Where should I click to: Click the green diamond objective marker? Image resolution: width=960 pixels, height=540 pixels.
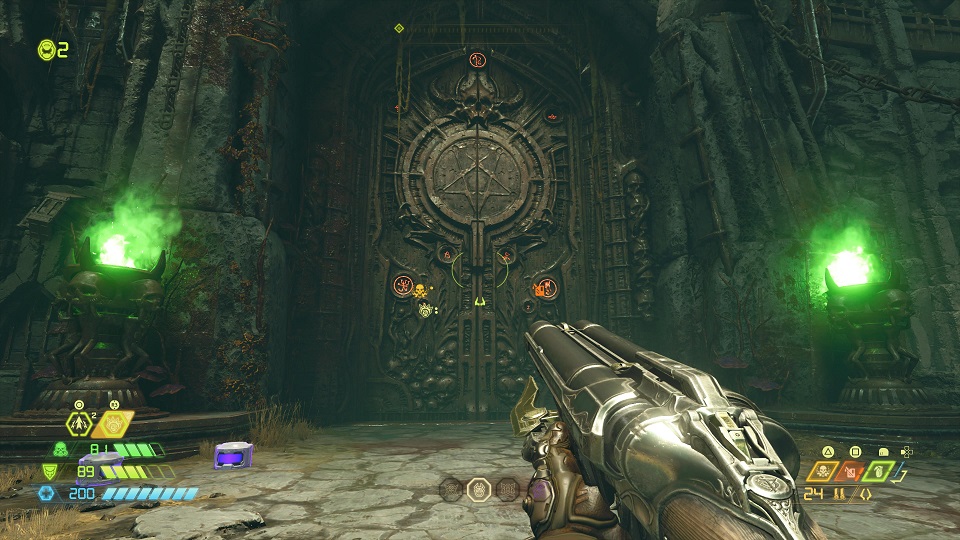pyautogui.click(x=399, y=28)
